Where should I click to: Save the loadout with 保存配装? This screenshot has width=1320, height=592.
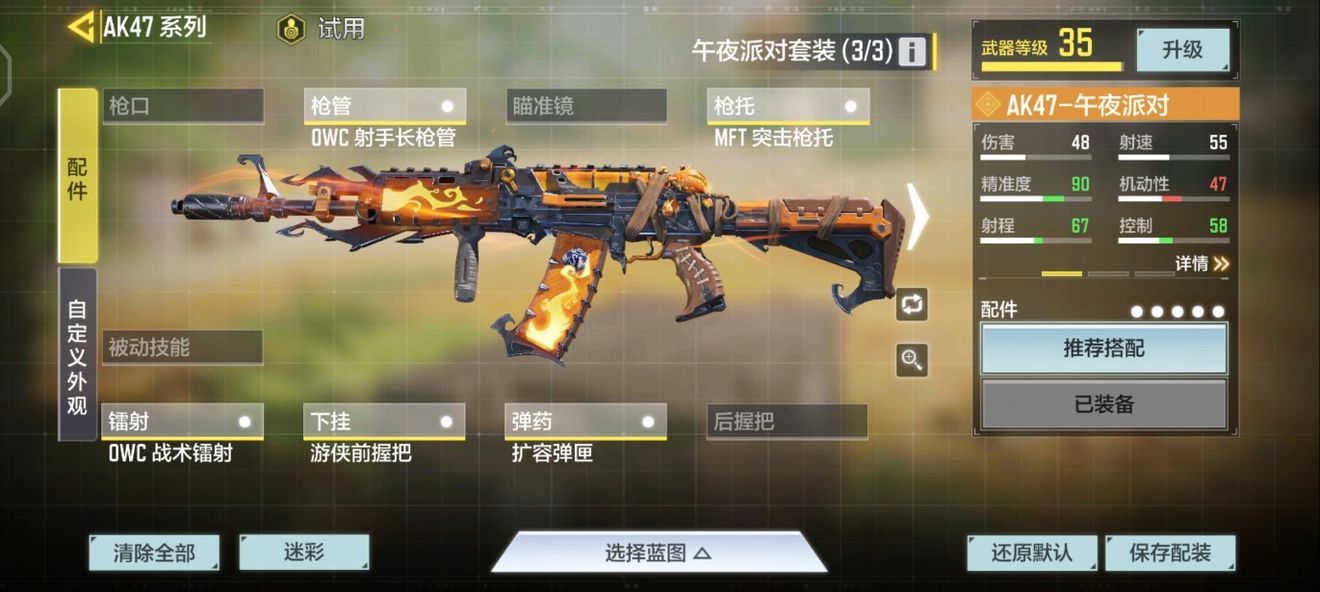click(1169, 553)
